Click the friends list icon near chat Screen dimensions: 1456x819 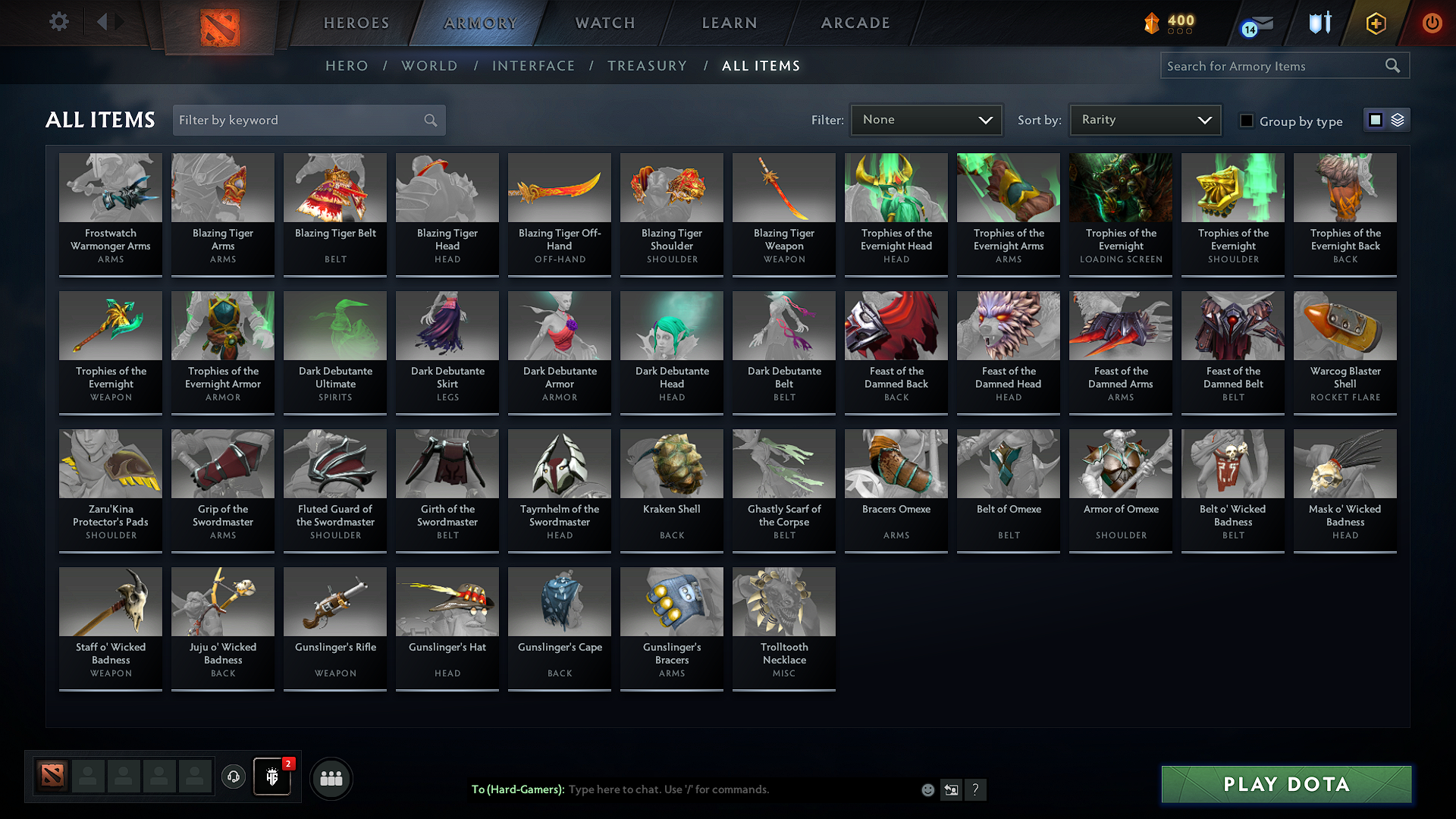click(331, 777)
